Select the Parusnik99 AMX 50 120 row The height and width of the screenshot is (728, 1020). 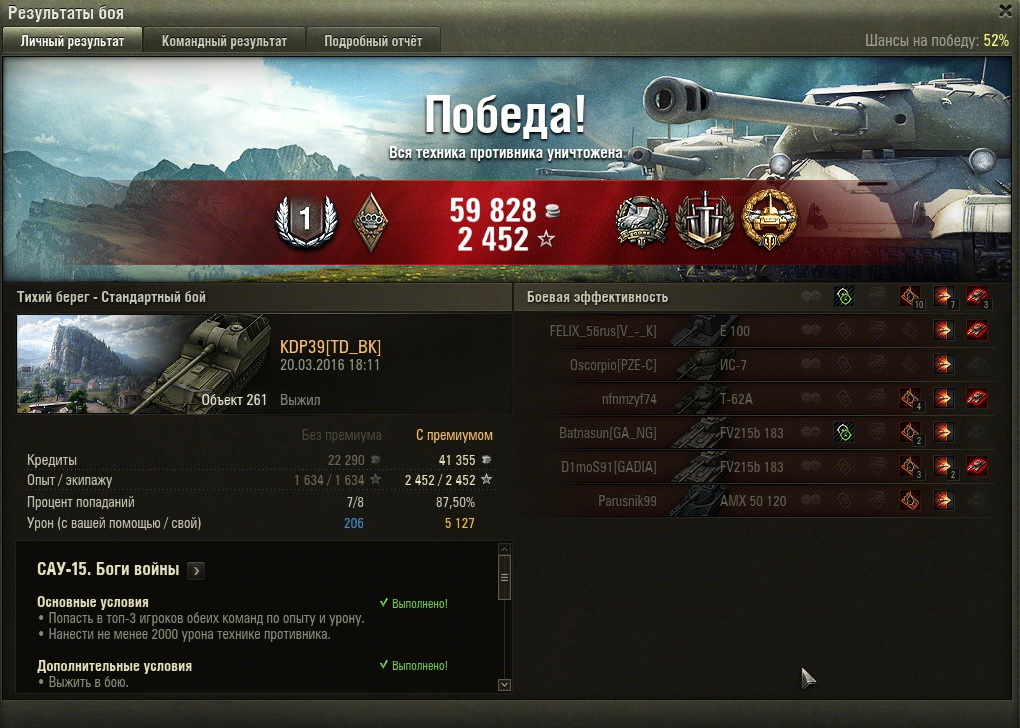coord(760,501)
